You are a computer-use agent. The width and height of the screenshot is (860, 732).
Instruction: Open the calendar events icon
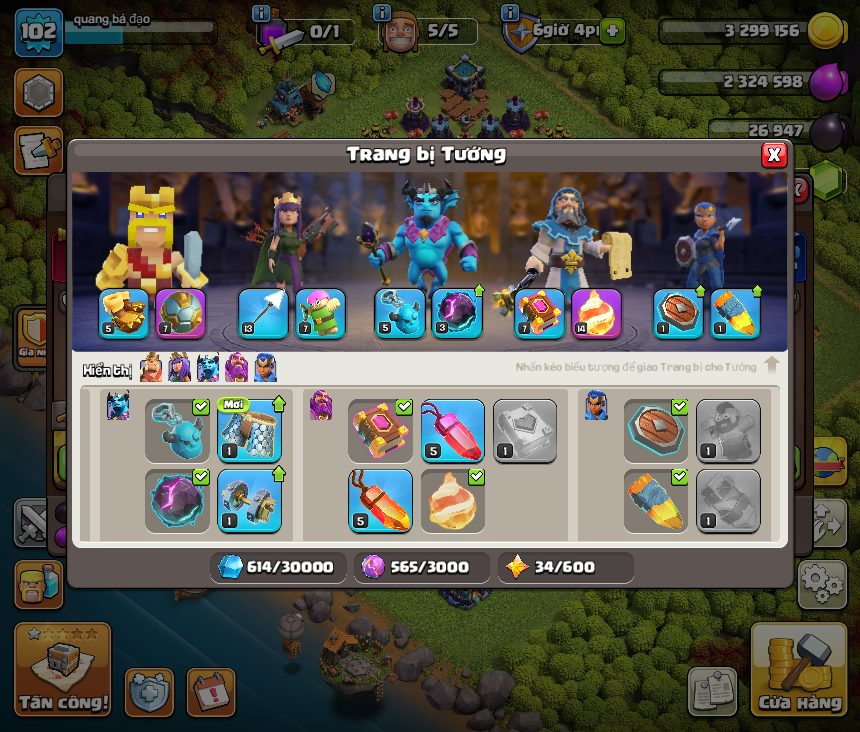coord(211,692)
